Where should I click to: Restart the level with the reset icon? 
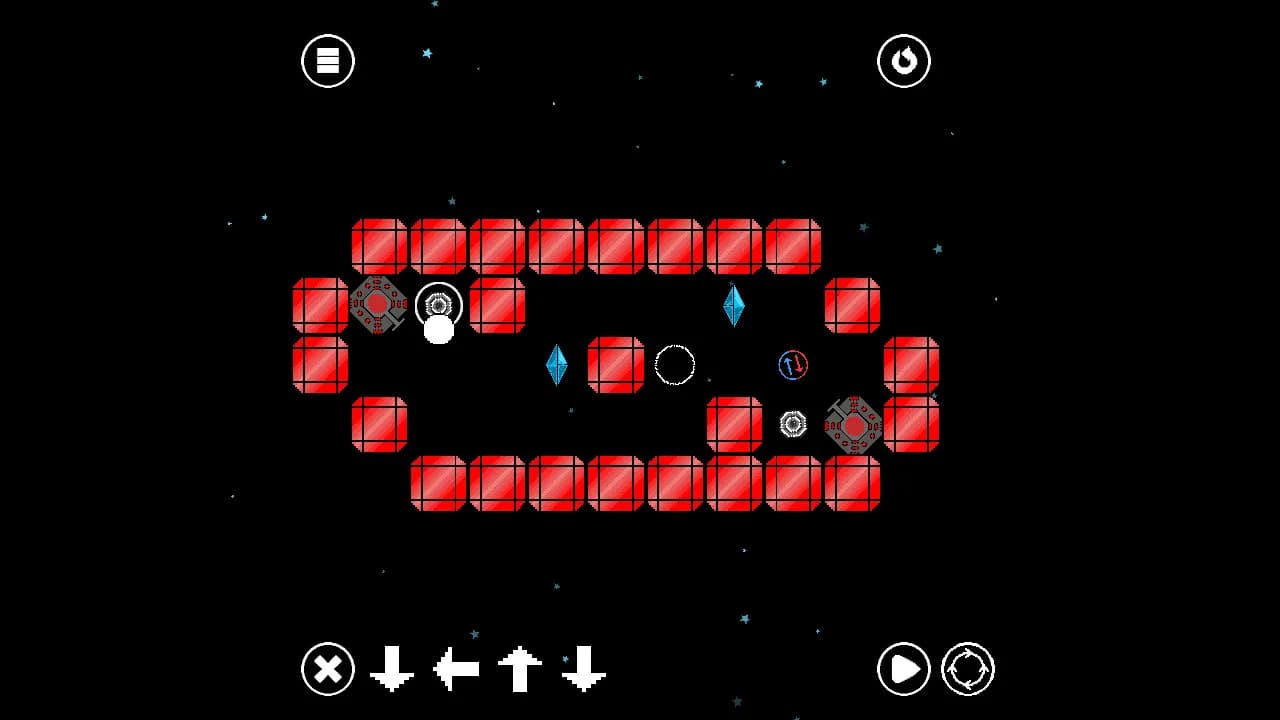click(x=903, y=60)
